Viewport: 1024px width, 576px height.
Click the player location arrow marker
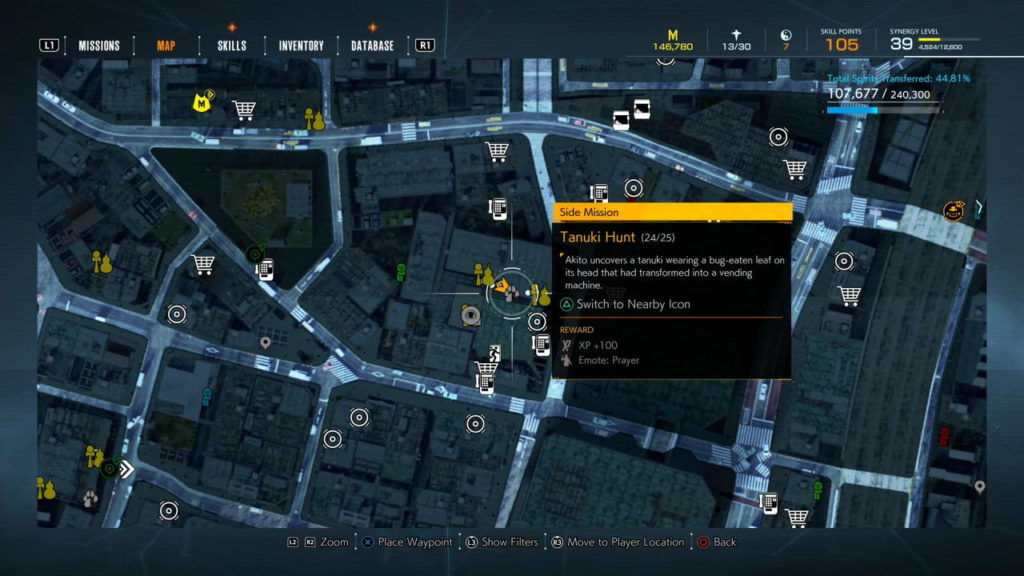point(126,468)
